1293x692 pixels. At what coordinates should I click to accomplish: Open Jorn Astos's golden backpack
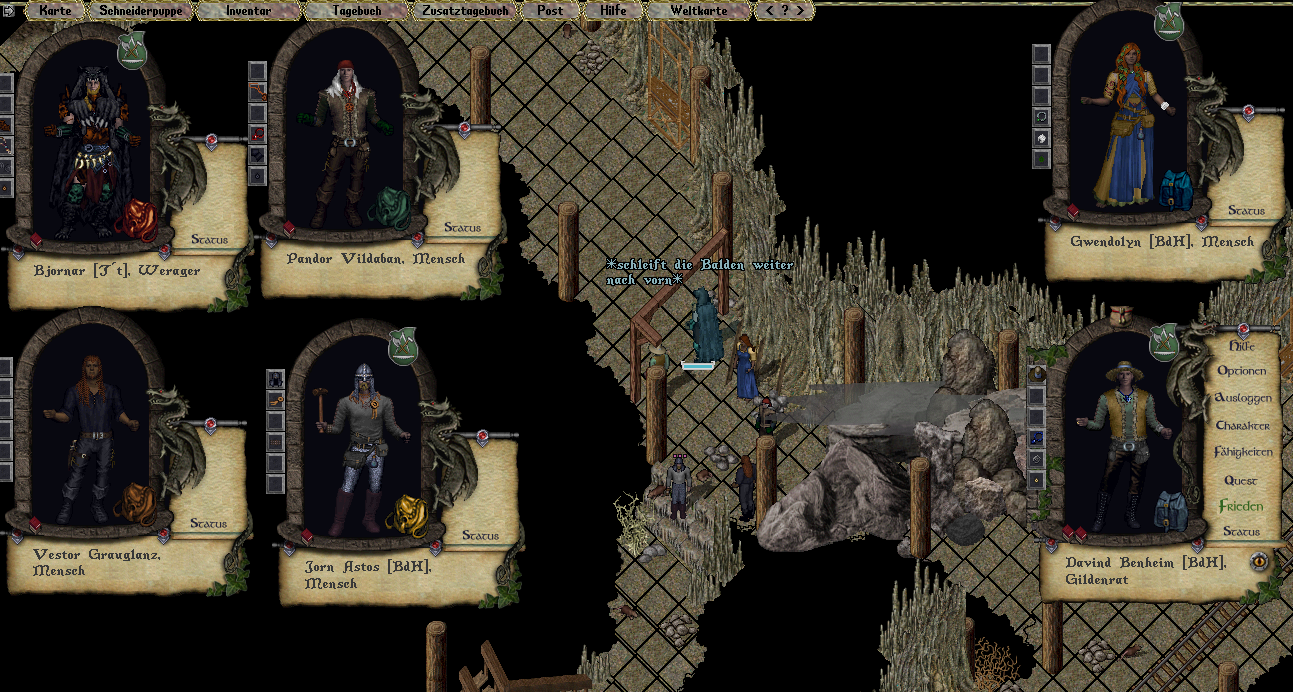pyautogui.click(x=406, y=515)
